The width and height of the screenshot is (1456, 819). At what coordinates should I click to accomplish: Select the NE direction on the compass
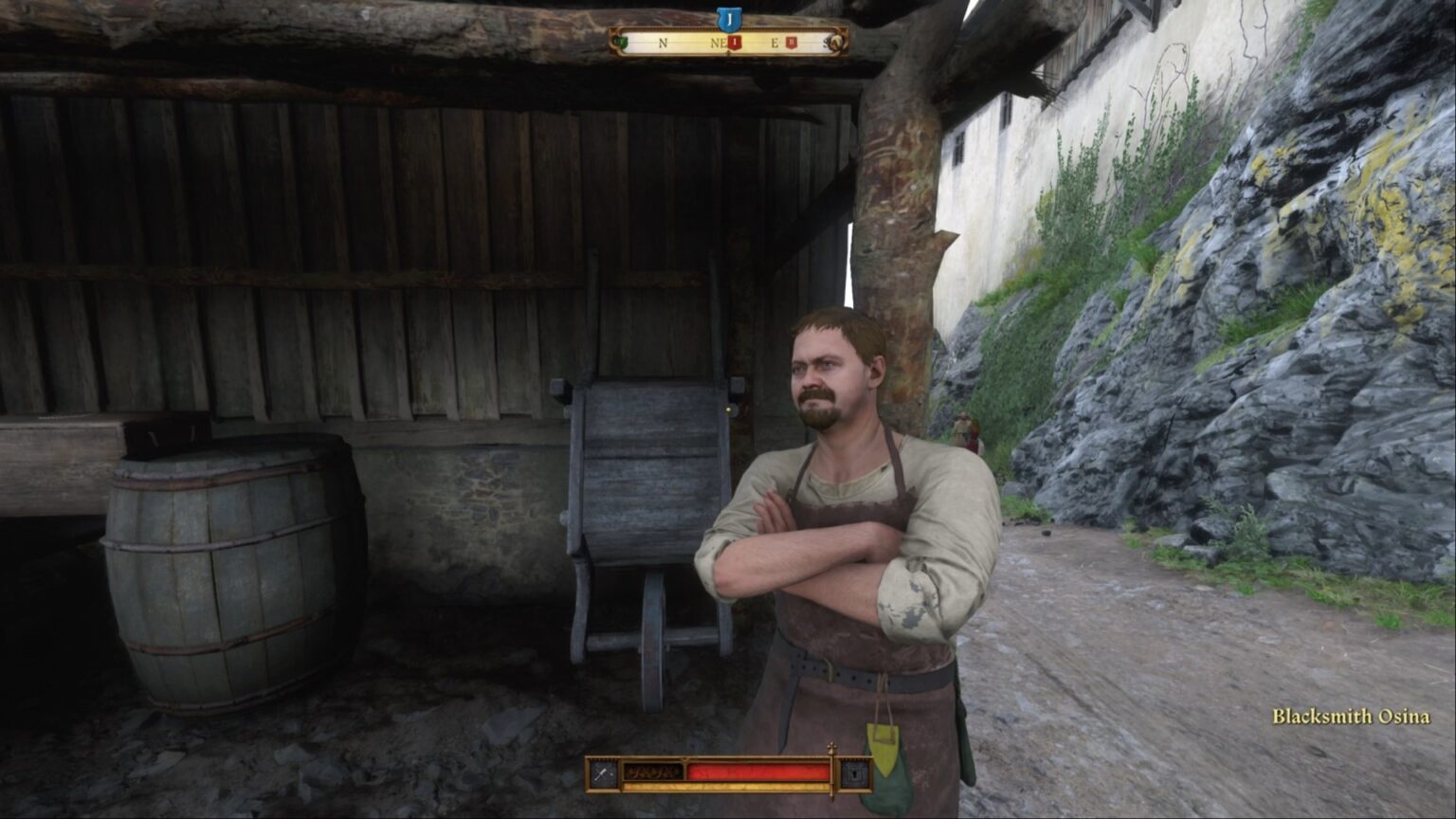pos(719,44)
